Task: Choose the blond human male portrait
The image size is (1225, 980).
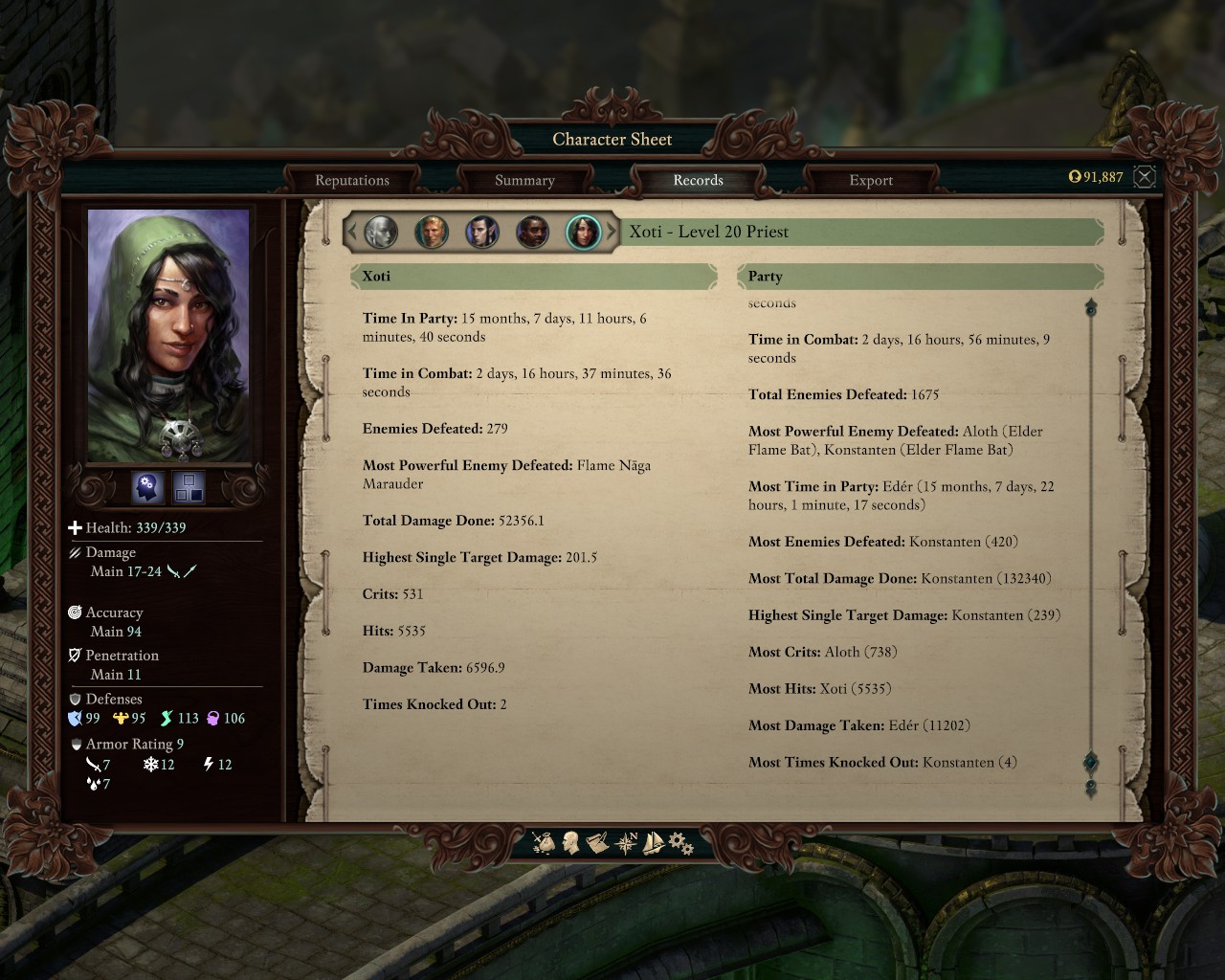Action: click(432, 232)
